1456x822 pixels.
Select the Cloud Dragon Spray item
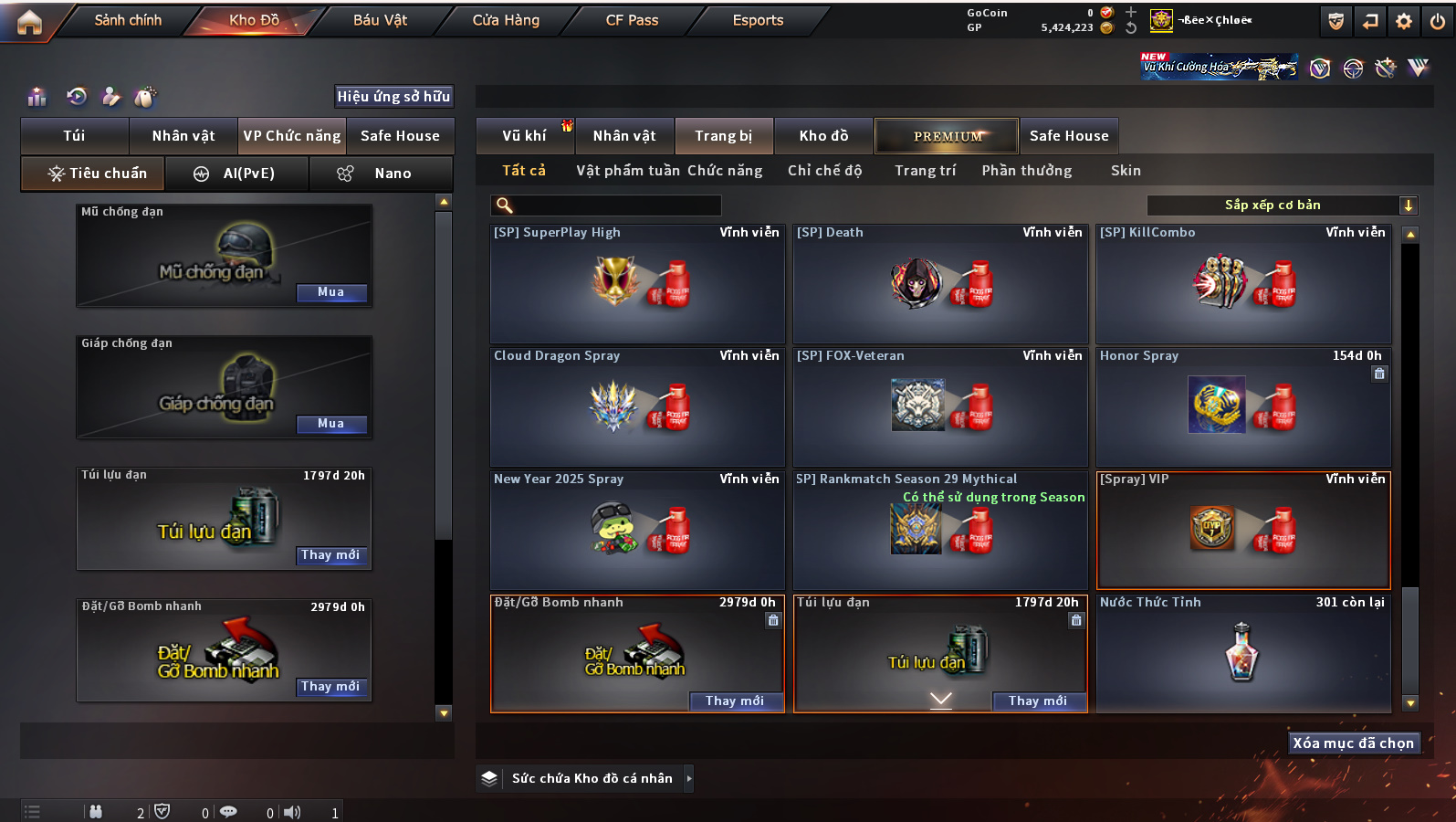click(x=637, y=406)
